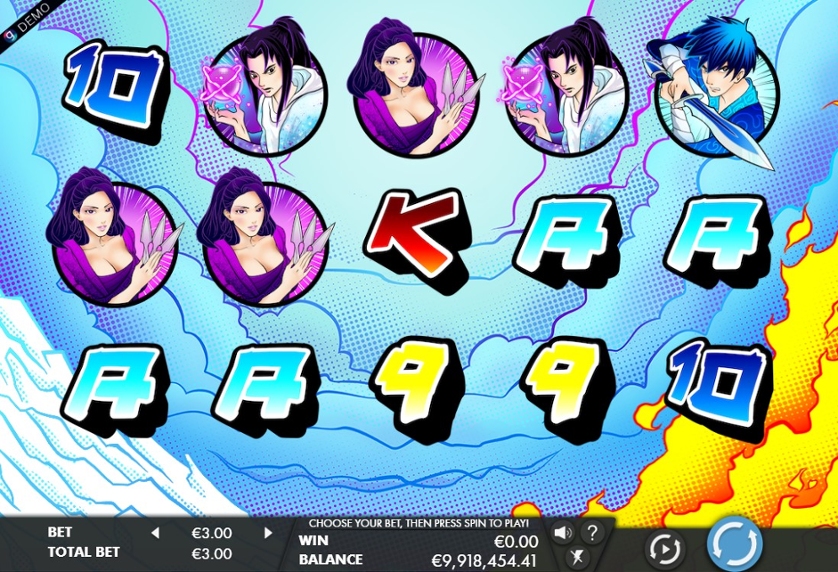Open the help question mark

point(592,532)
